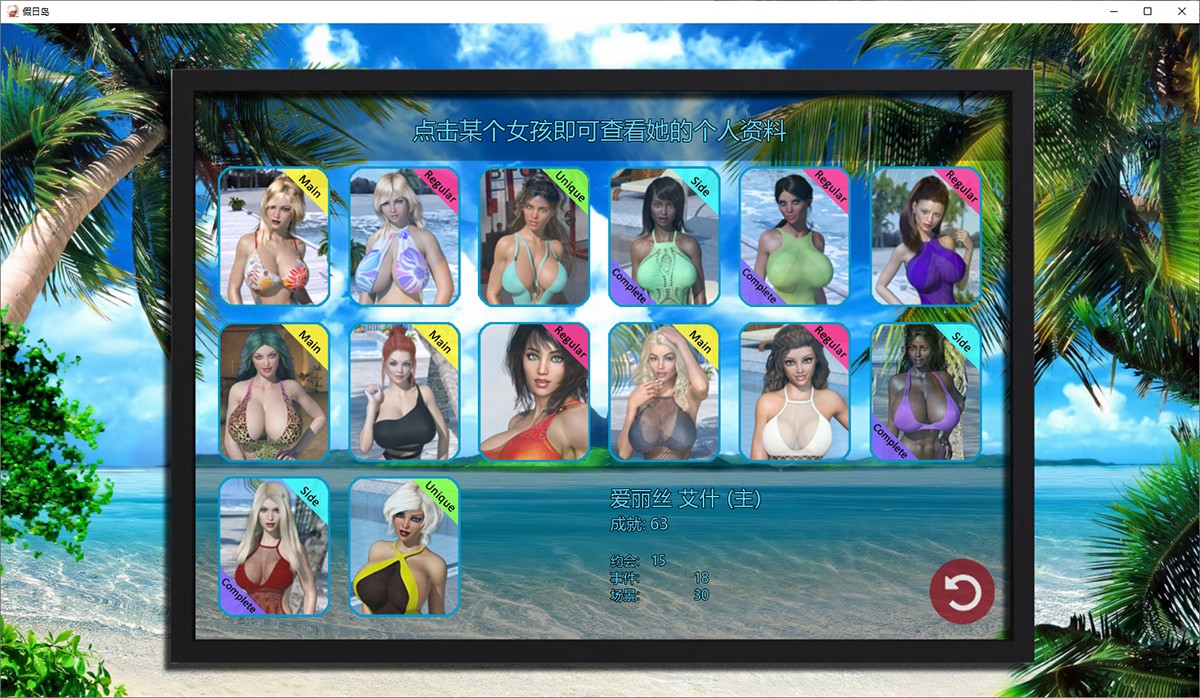Choose the Side girl in purple bikini

pos(925,392)
